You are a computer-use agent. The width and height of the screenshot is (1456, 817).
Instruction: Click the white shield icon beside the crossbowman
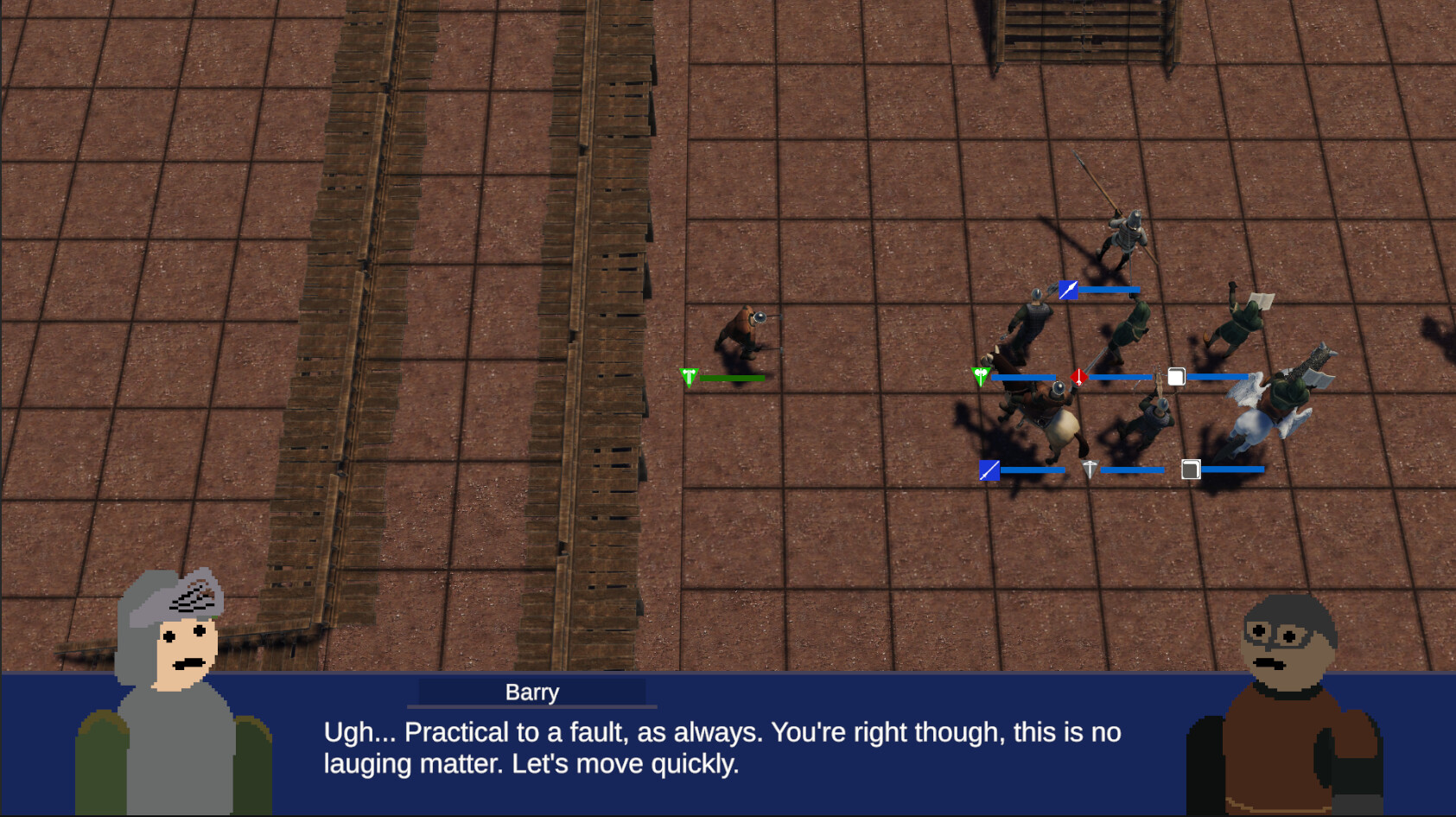point(1177,376)
